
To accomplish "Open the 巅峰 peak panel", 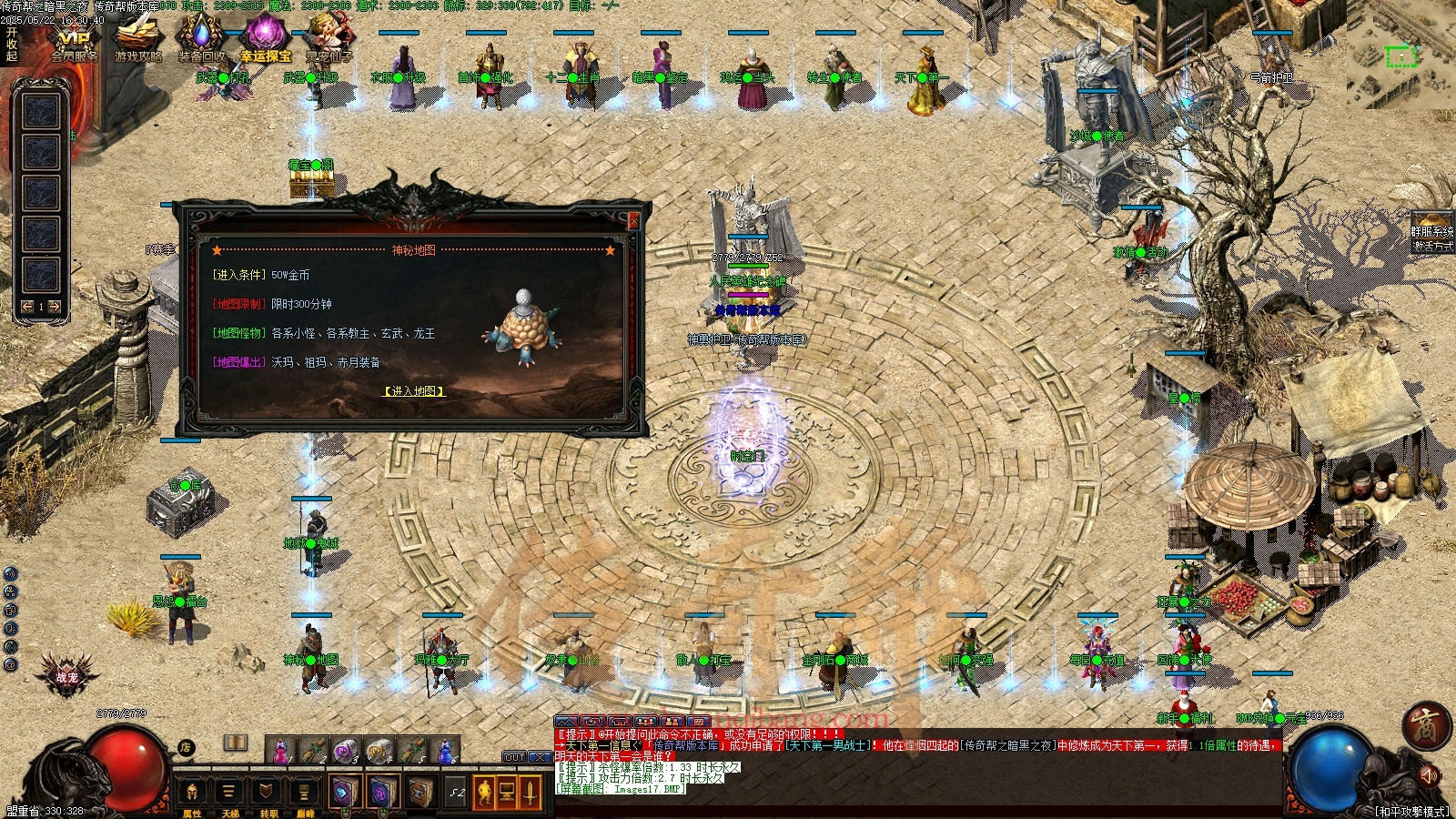I will click(304, 794).
